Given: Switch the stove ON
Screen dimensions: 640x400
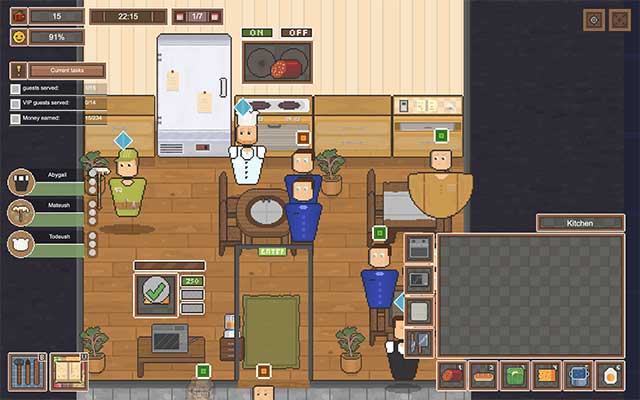Looking at the screenshot, I should coord(258,33).
